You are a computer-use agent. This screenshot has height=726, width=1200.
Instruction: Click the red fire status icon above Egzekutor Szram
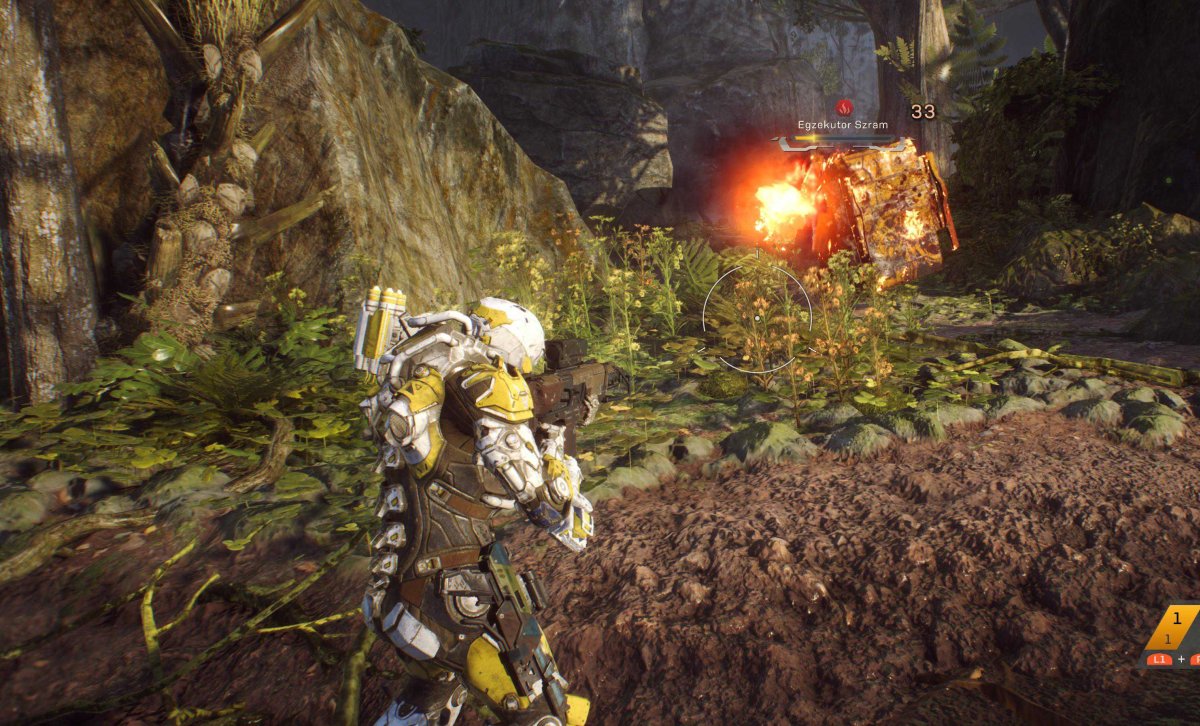(x=843, y=106)
